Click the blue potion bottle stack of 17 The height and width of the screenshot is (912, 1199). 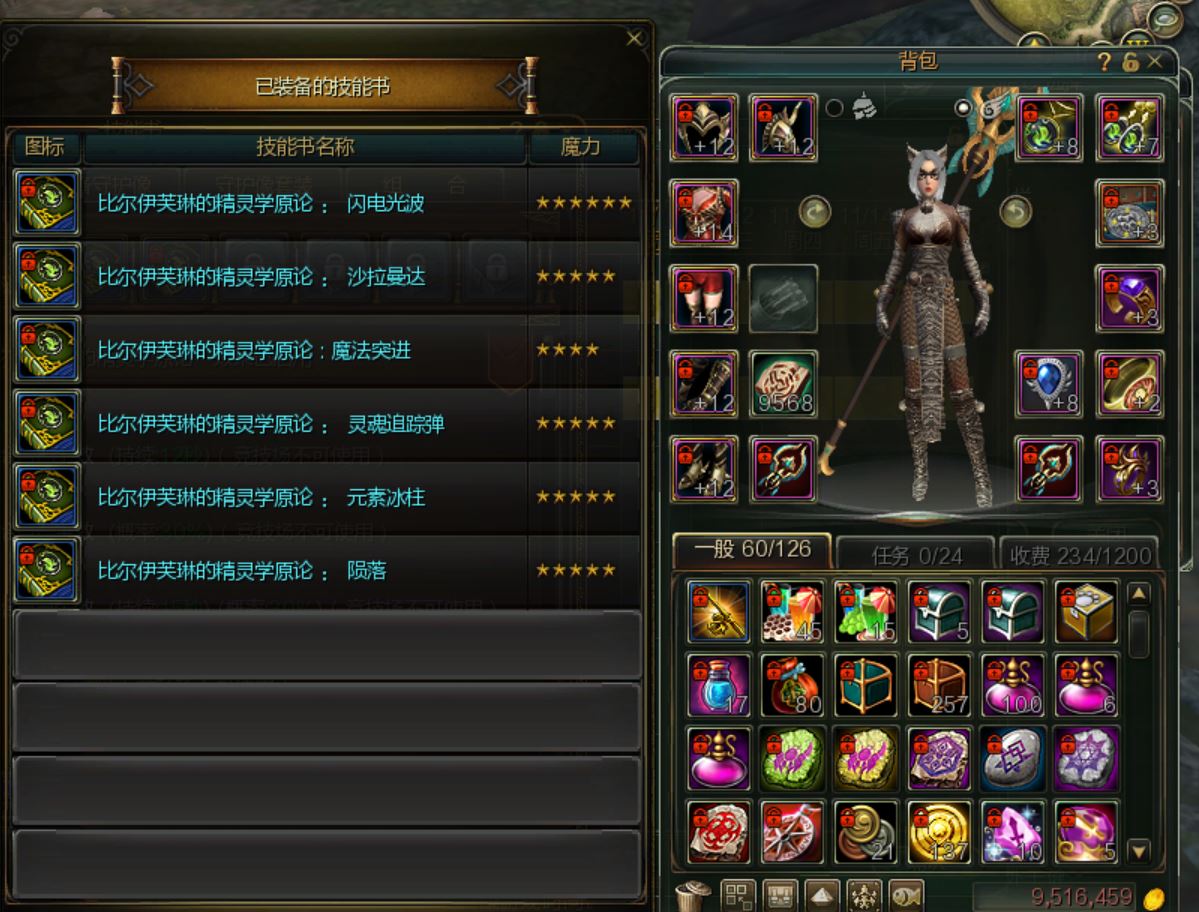point(719,686)
